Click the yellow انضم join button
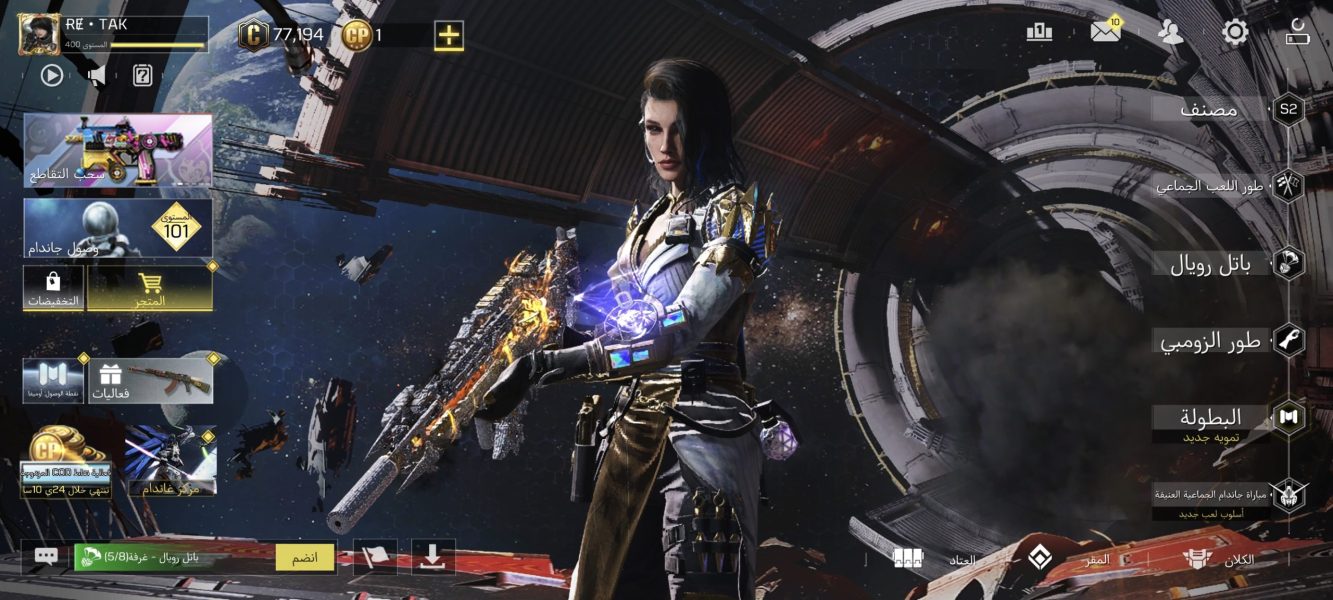The height and width of the screenshot is (600, 1333). 304,557
